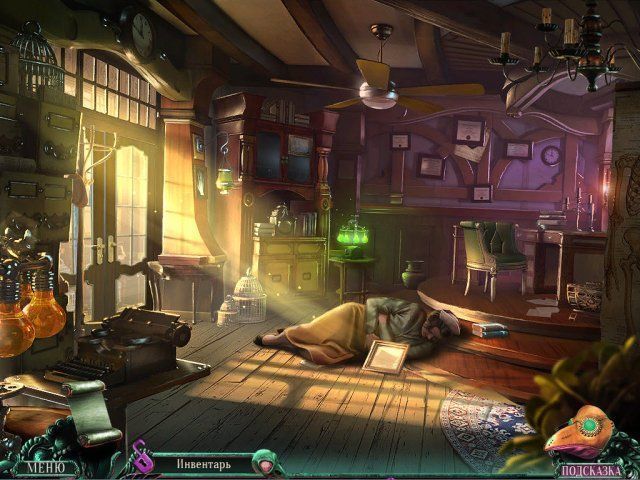Screen dimensions: 640x480
Task: Expand the Инвентарь inventory bar
Action: tap(204, 464)
